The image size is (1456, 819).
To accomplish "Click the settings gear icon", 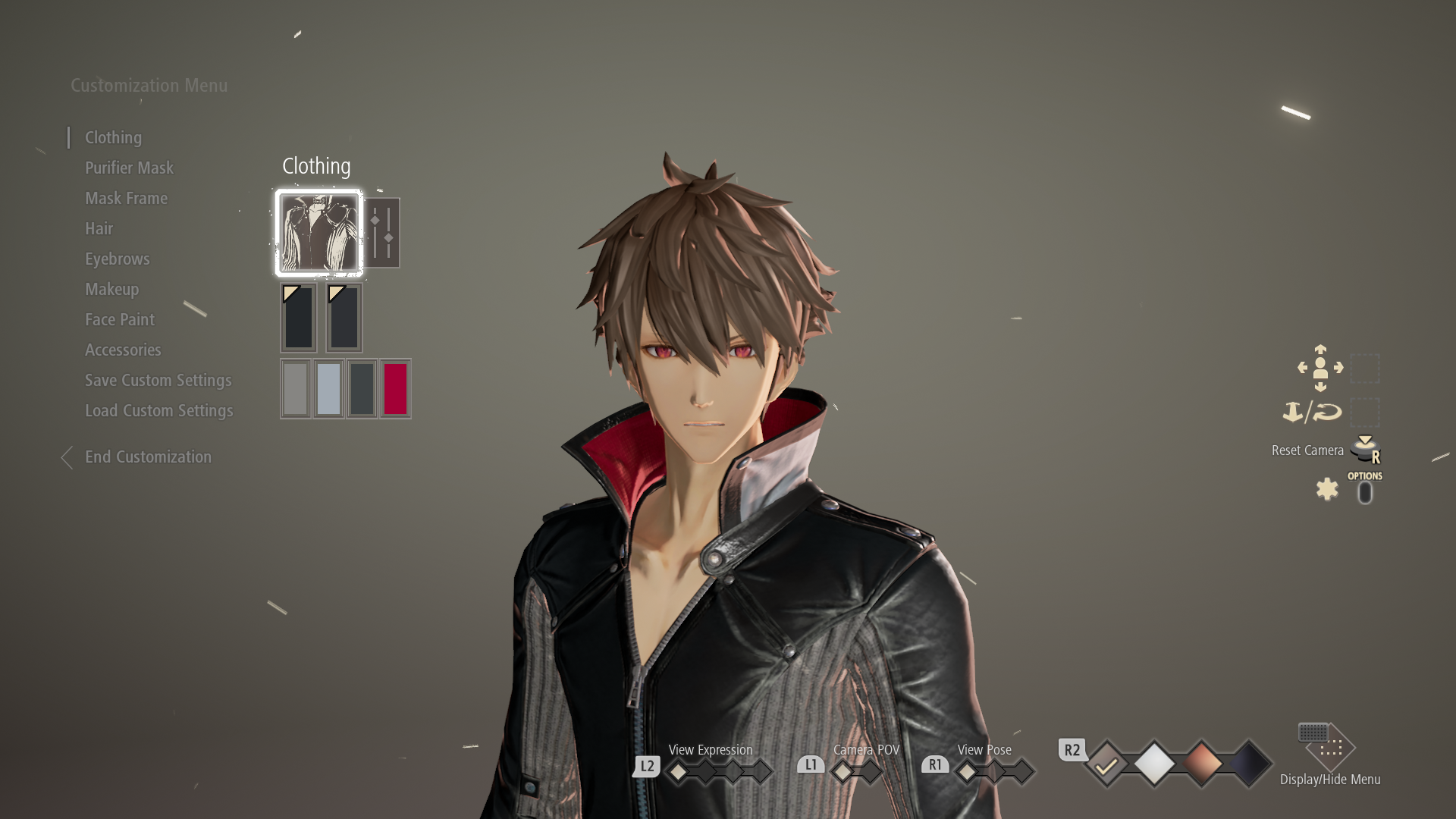I will tap(1327, 490).
